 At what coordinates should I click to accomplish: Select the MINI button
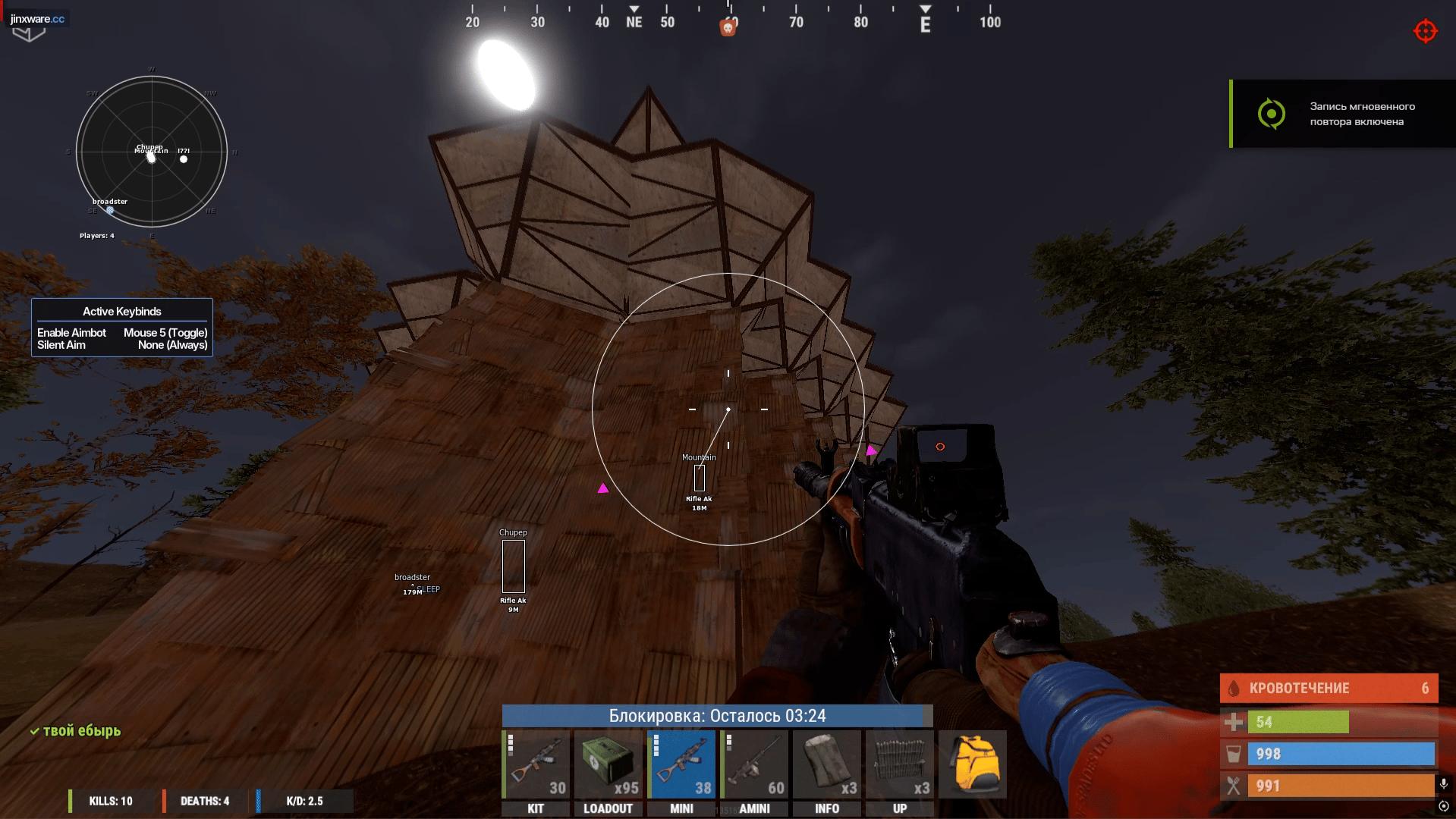681,808
